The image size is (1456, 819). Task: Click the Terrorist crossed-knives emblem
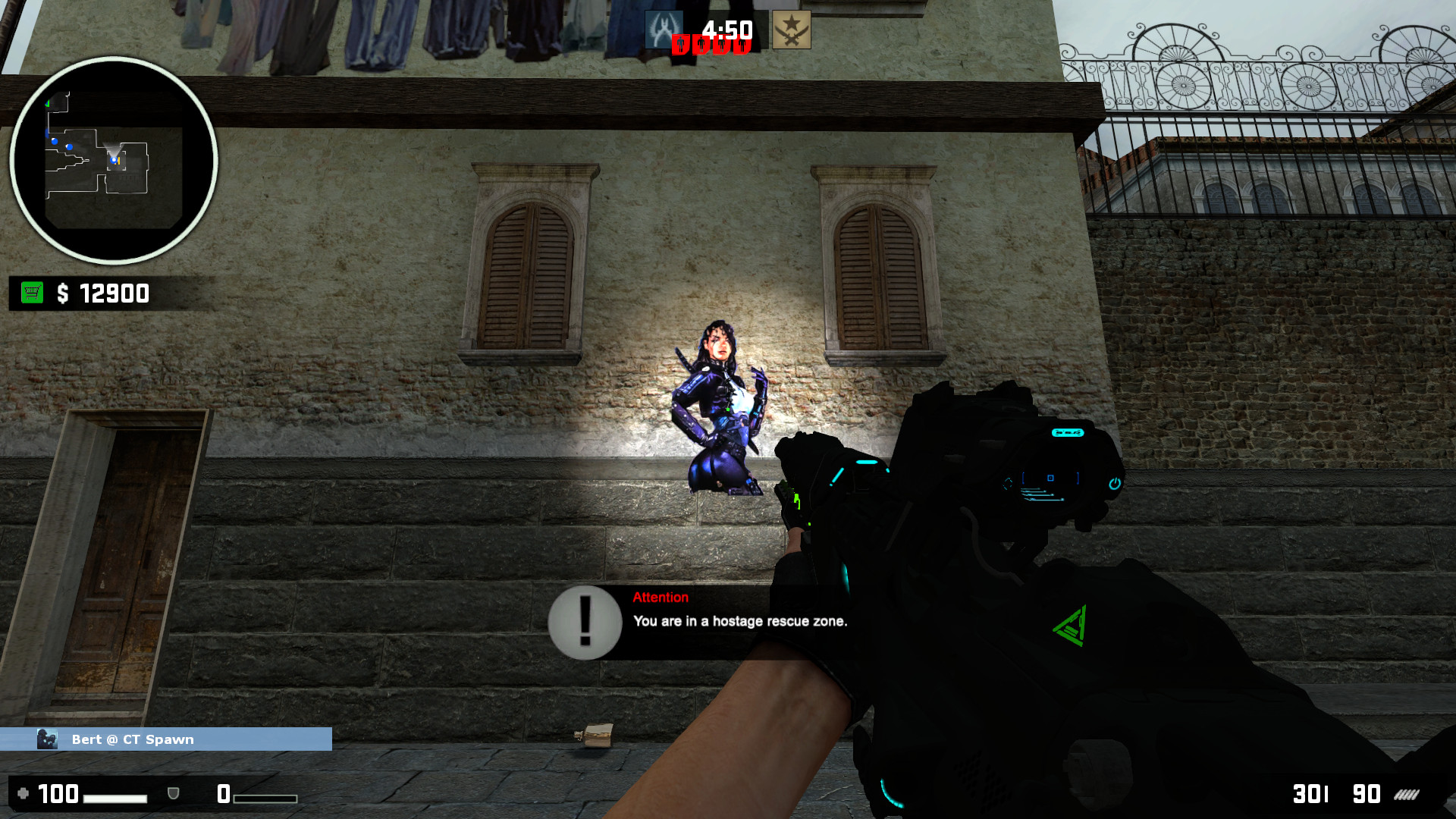(x=792, y=30)
